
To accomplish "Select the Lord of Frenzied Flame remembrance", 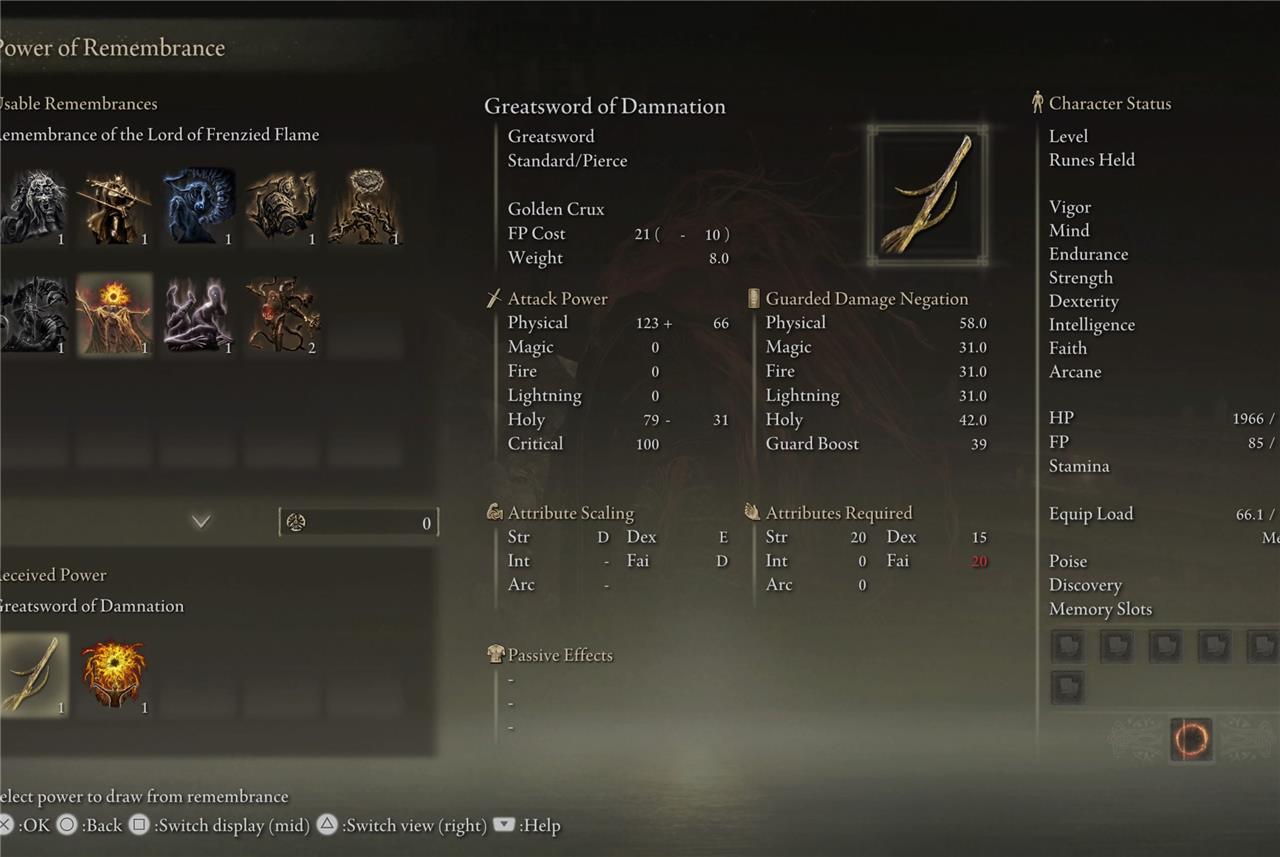I will tap(114, 314).
